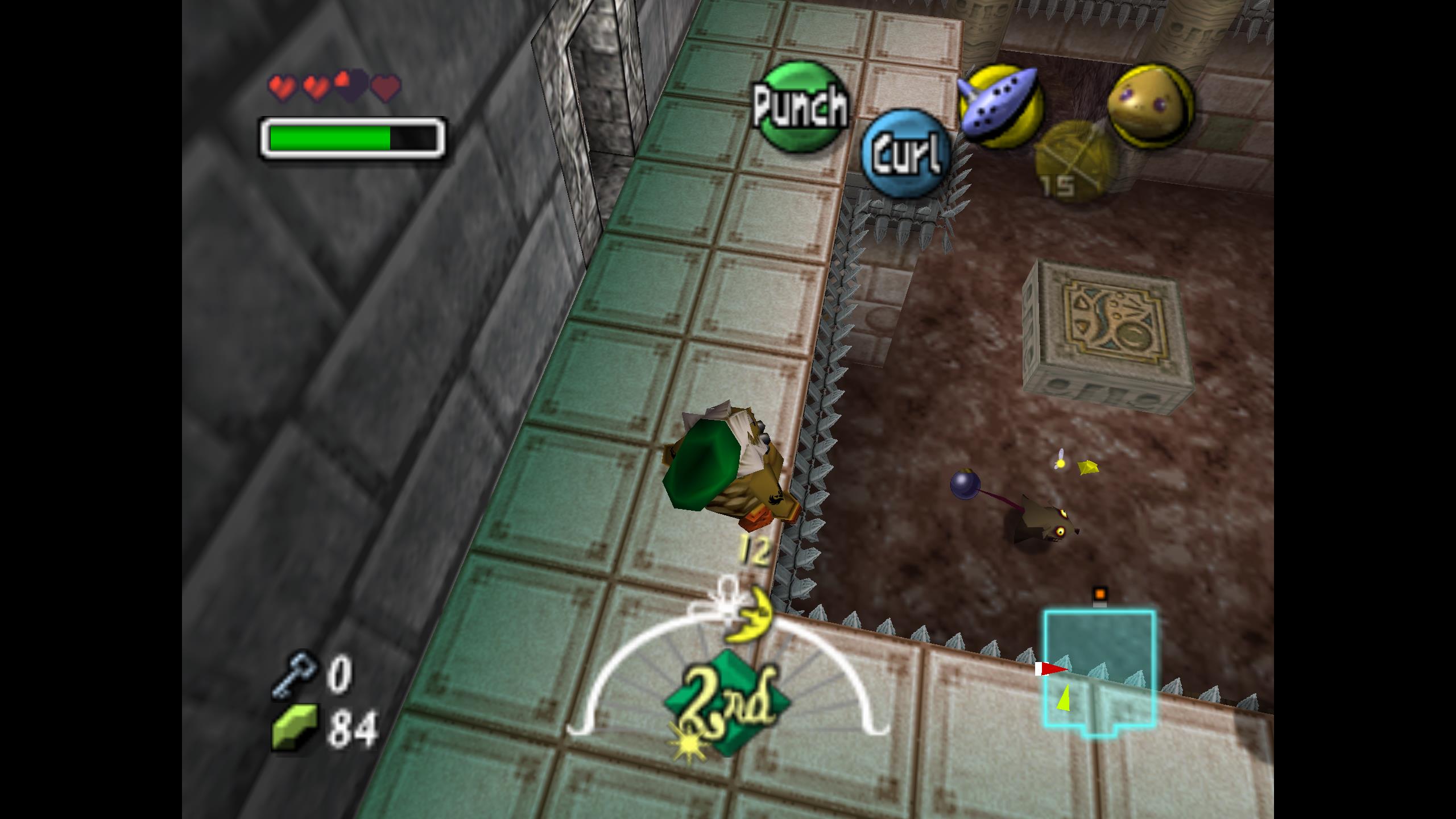Image resolution: width=1456 pixels, height=819 pixels.
Task: Click the green Punch action button
Action: click(x=801, y=106)
